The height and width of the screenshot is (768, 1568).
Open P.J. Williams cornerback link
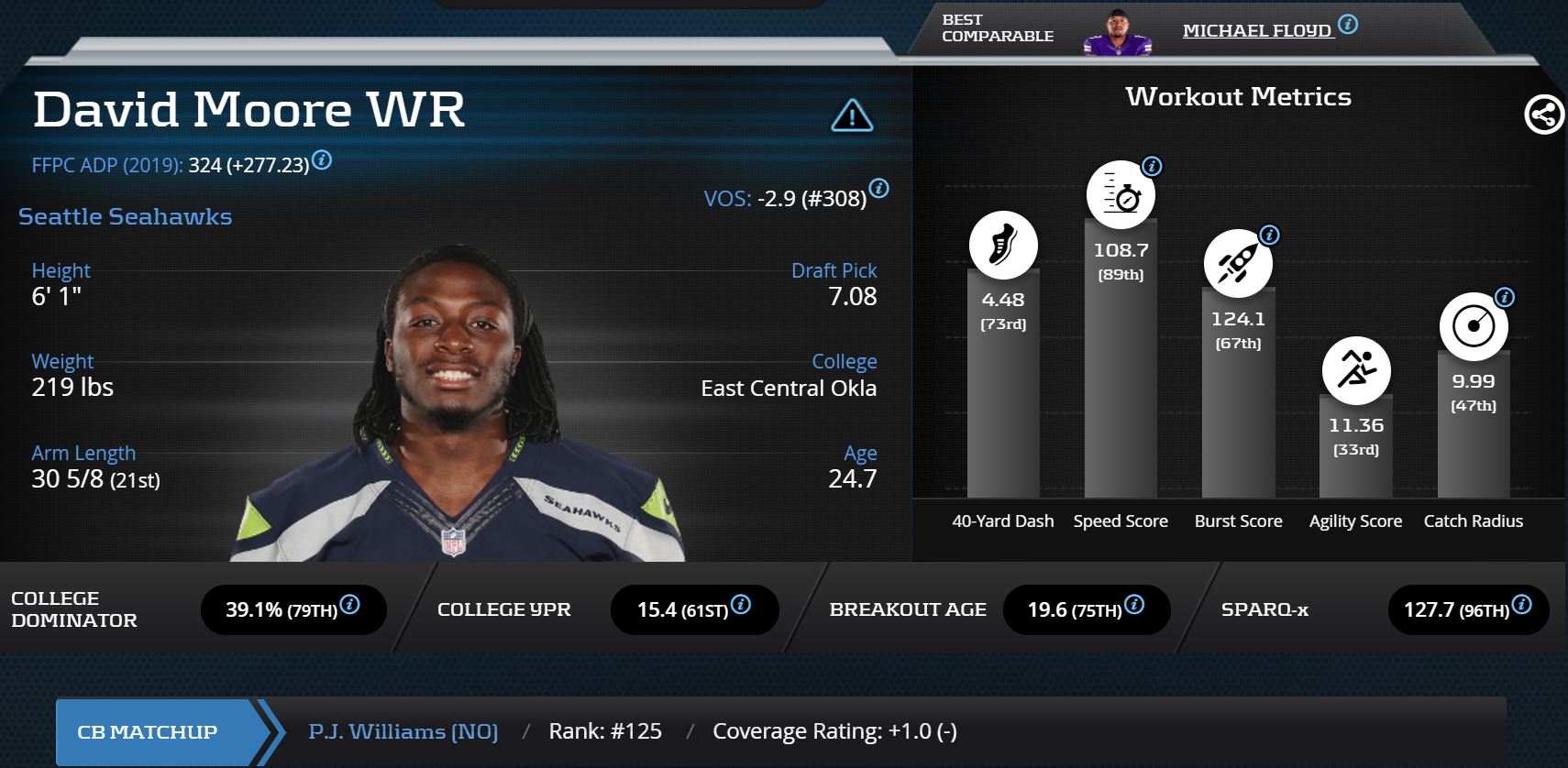click(x=403, y=731)
